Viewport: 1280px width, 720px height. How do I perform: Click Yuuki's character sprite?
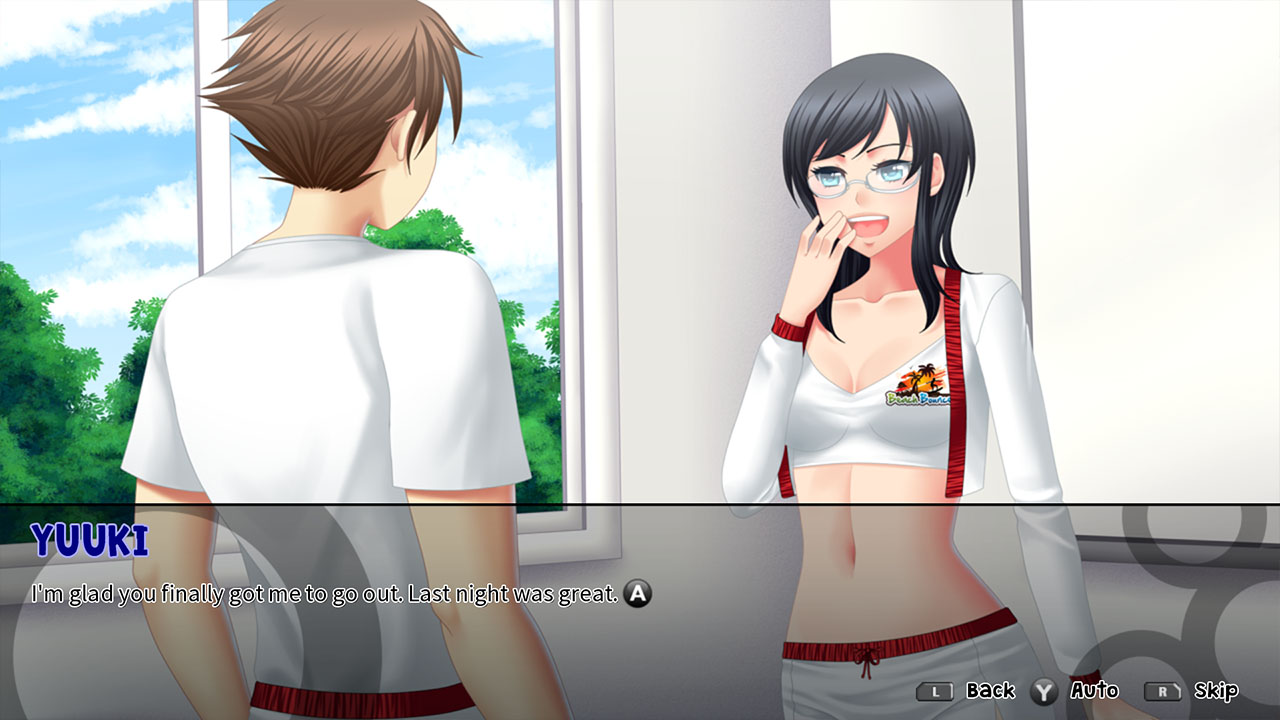tap(880, 300)
